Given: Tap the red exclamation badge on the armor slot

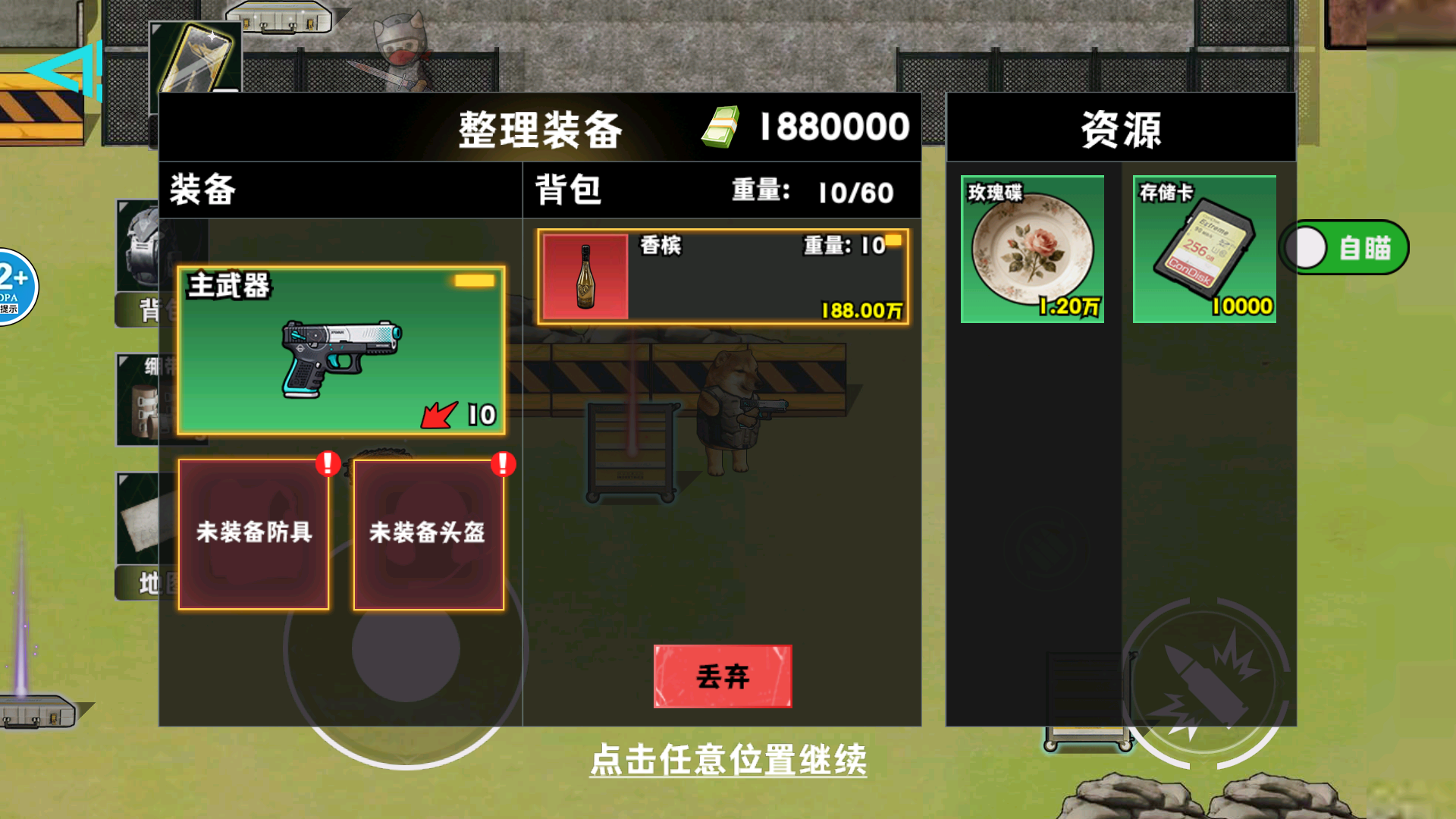Looking at the screenshot, I should click(x=328, y=465).
